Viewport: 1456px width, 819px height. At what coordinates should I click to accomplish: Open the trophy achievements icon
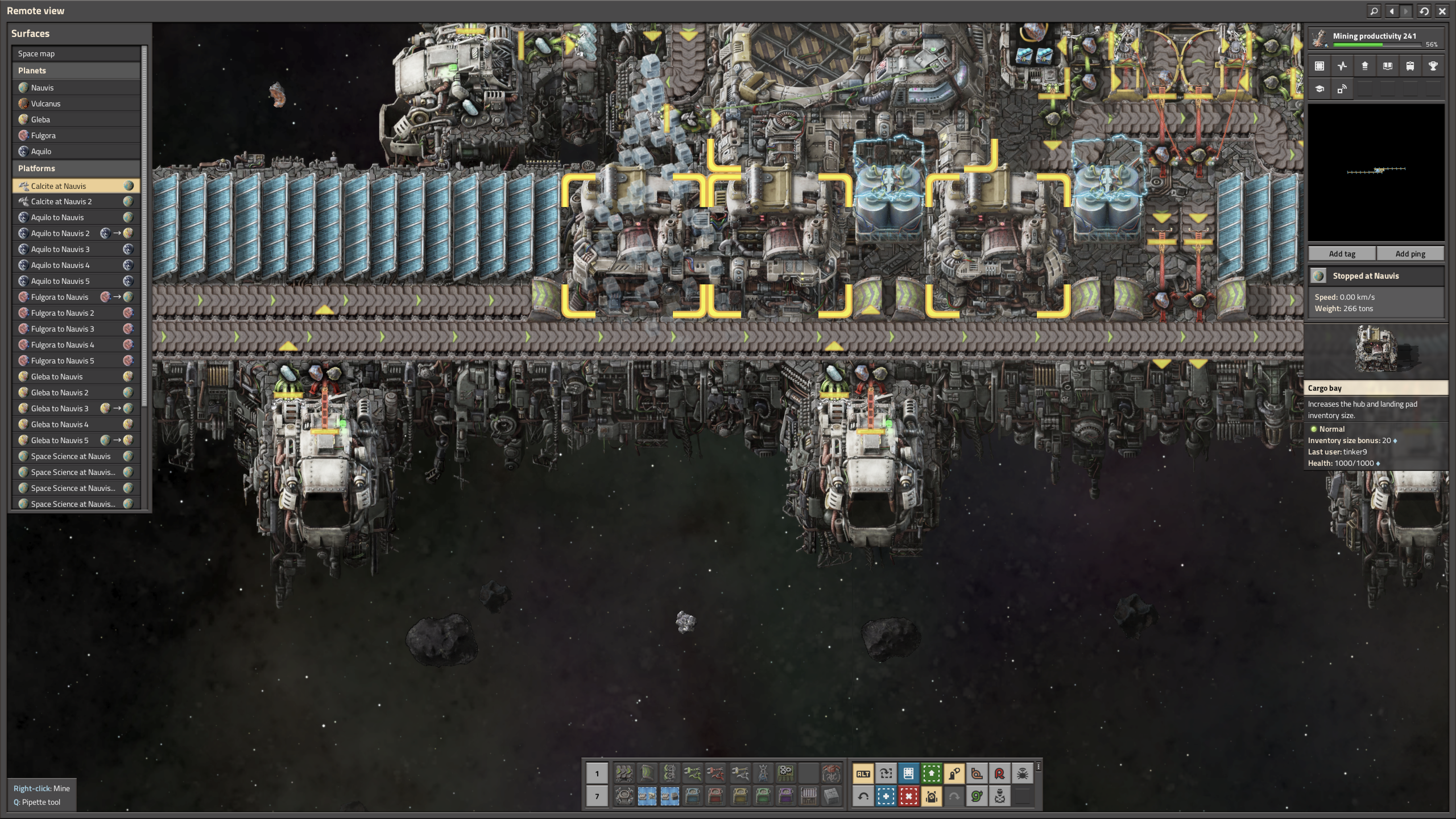(1432, 66)
